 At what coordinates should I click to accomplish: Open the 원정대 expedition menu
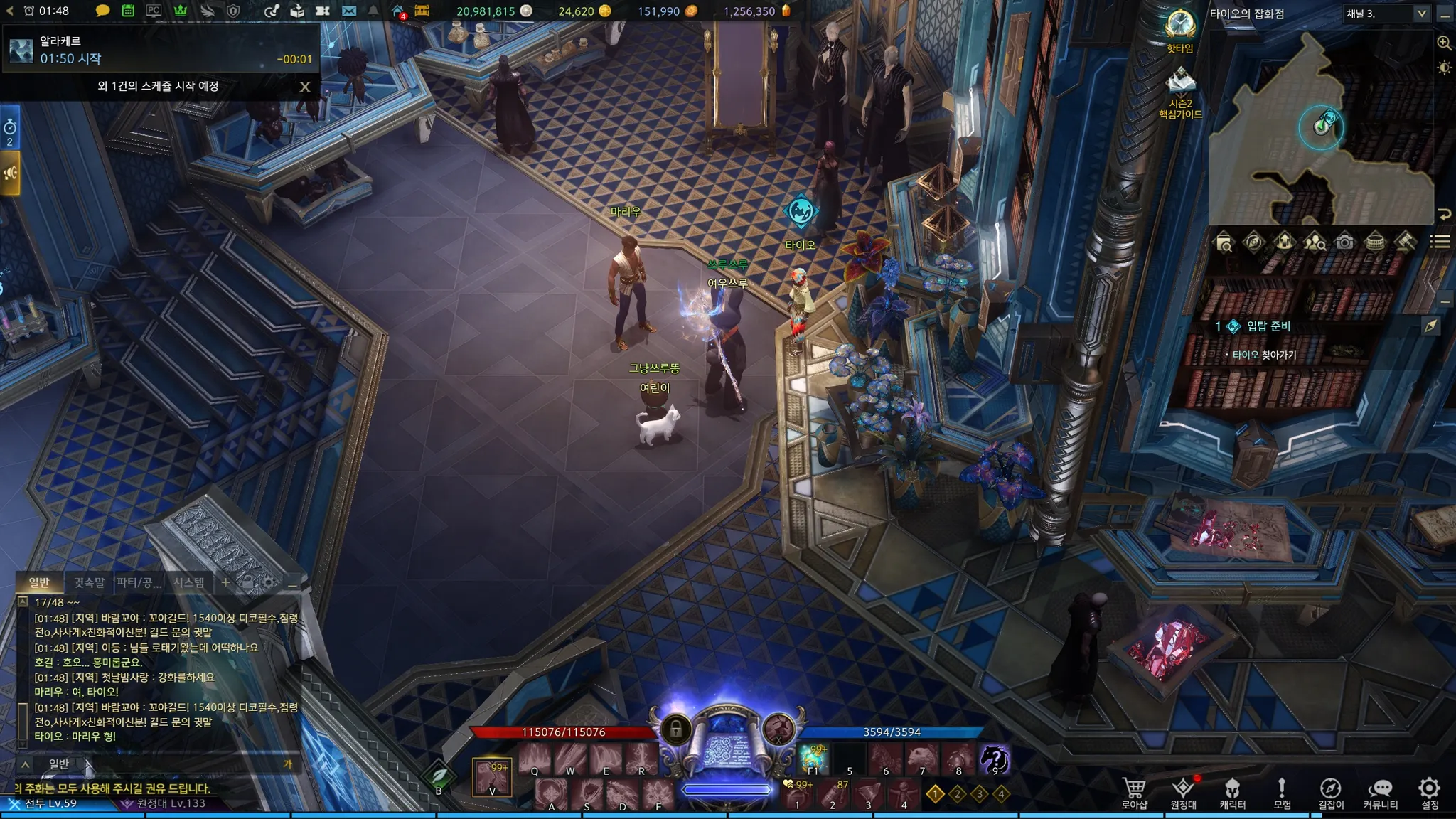click(1183, 791)
